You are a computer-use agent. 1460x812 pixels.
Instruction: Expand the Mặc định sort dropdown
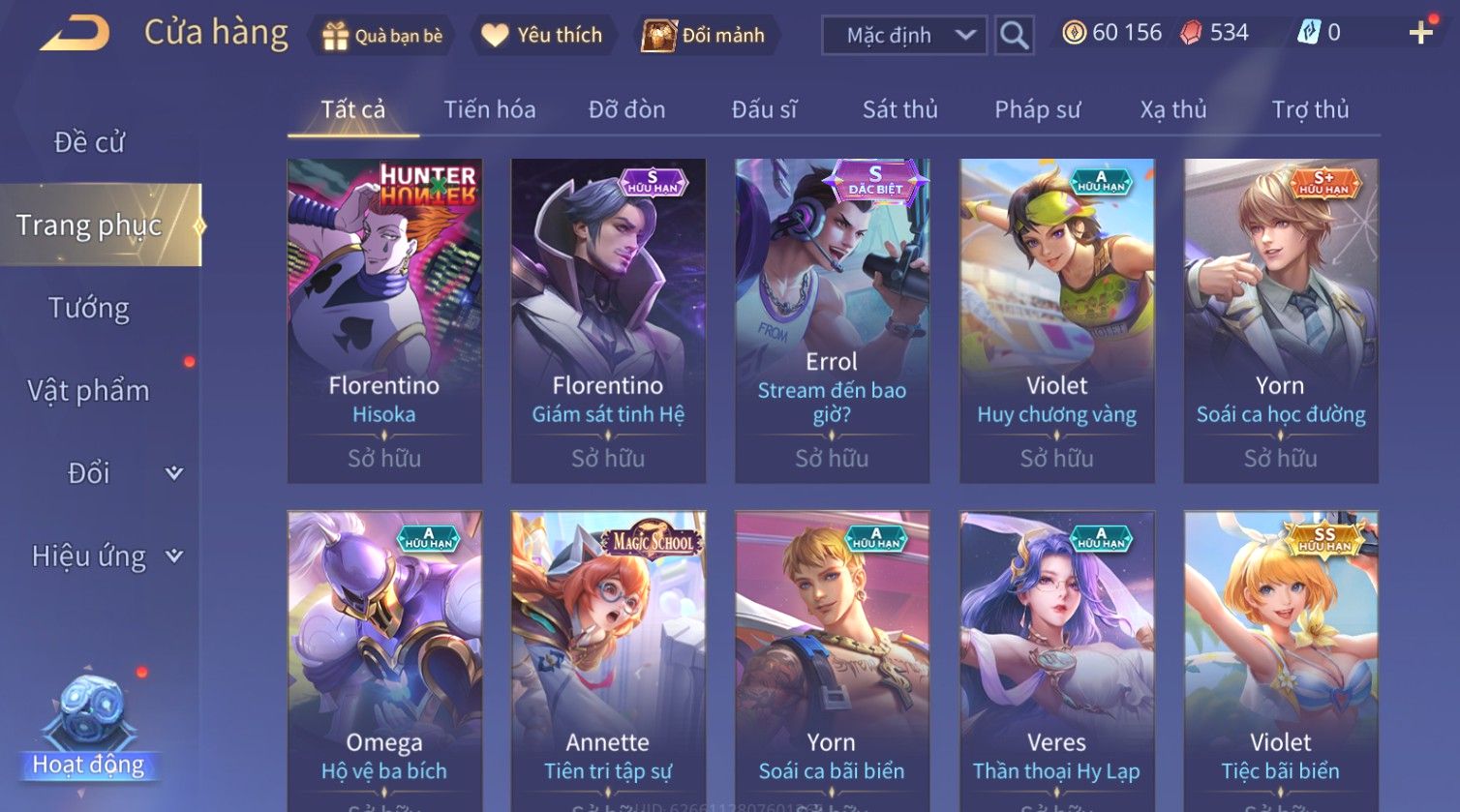pos(904,36)
